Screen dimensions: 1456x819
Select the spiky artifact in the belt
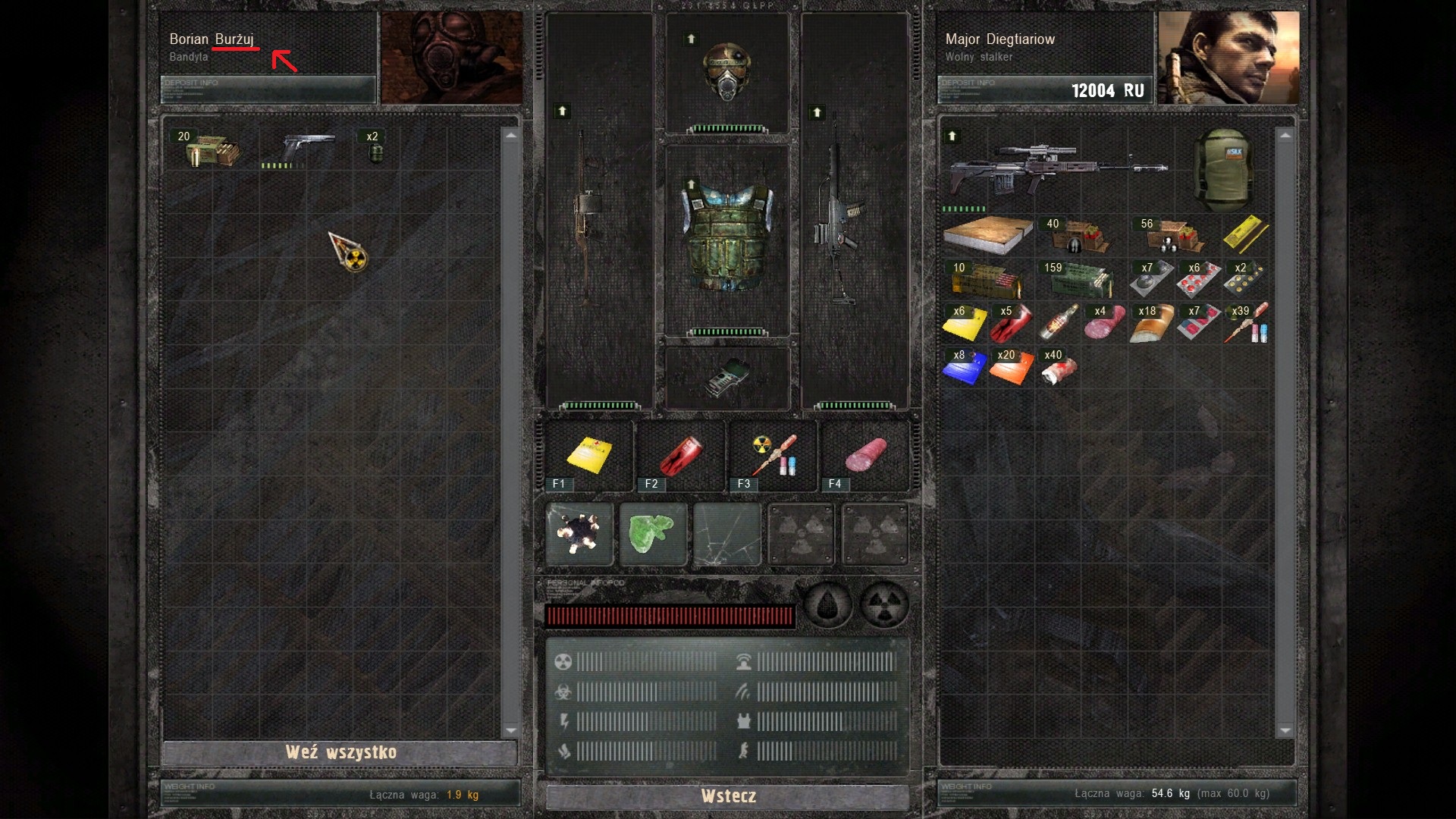[x=579, y=534]
